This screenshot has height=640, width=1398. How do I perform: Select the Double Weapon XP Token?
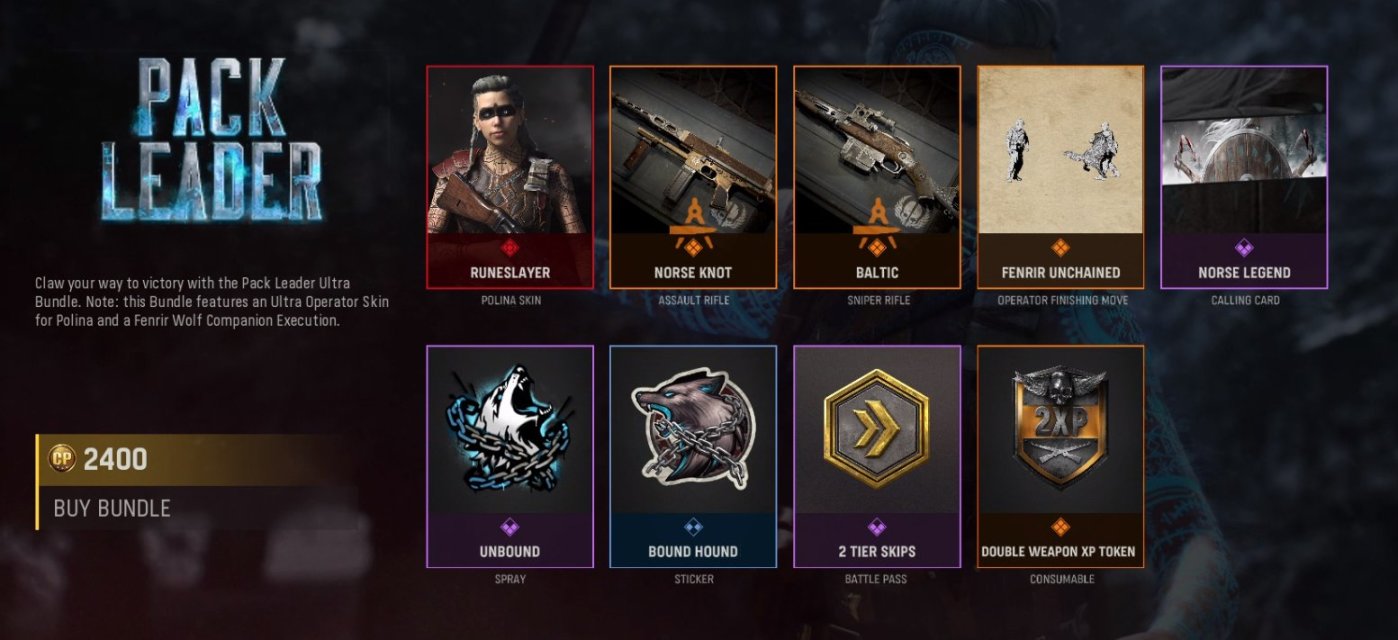coord(1060,456)
